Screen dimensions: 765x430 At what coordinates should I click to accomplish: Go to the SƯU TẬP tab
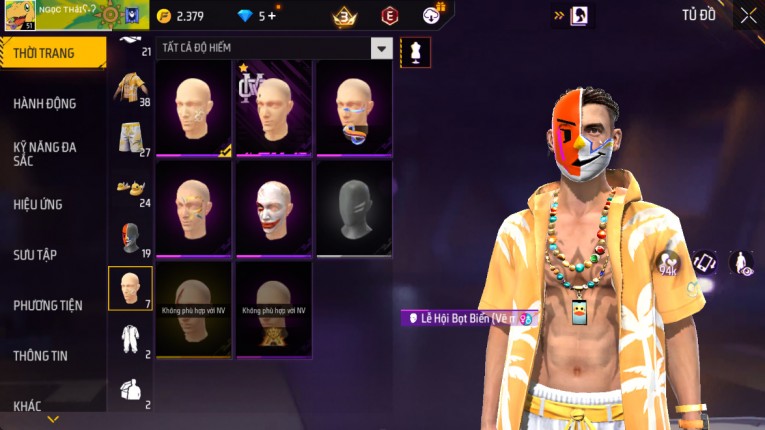point(35,255)
